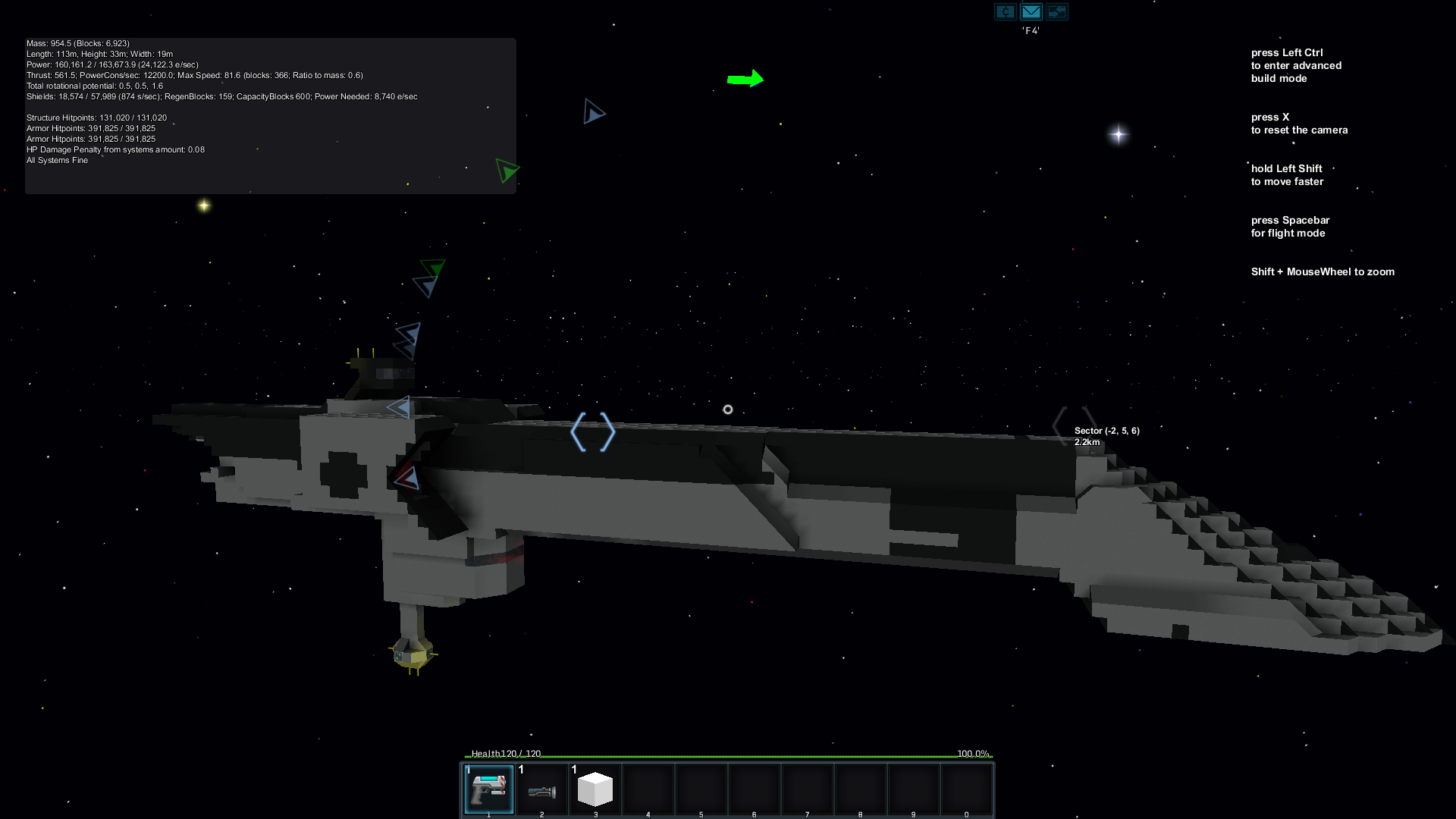Choose the flashlight in the hotbar

point(541,790)
